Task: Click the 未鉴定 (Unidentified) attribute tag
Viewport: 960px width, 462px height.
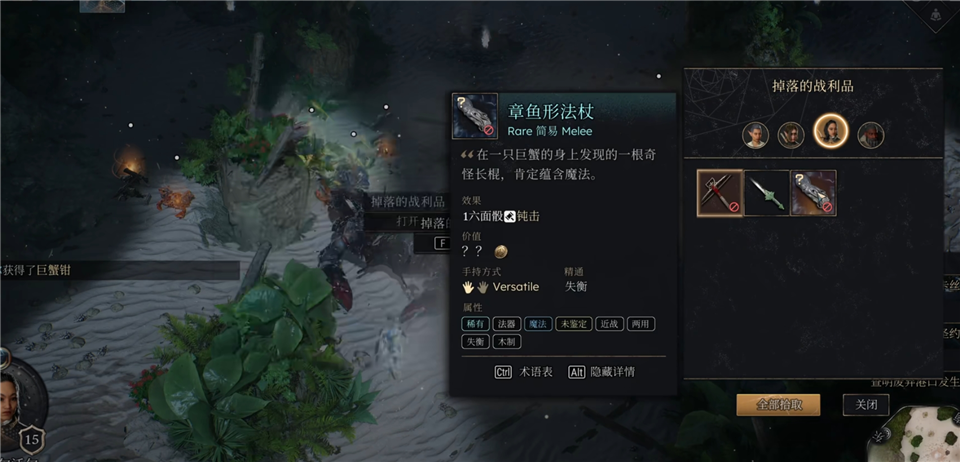Action: [x=573, y=323]
